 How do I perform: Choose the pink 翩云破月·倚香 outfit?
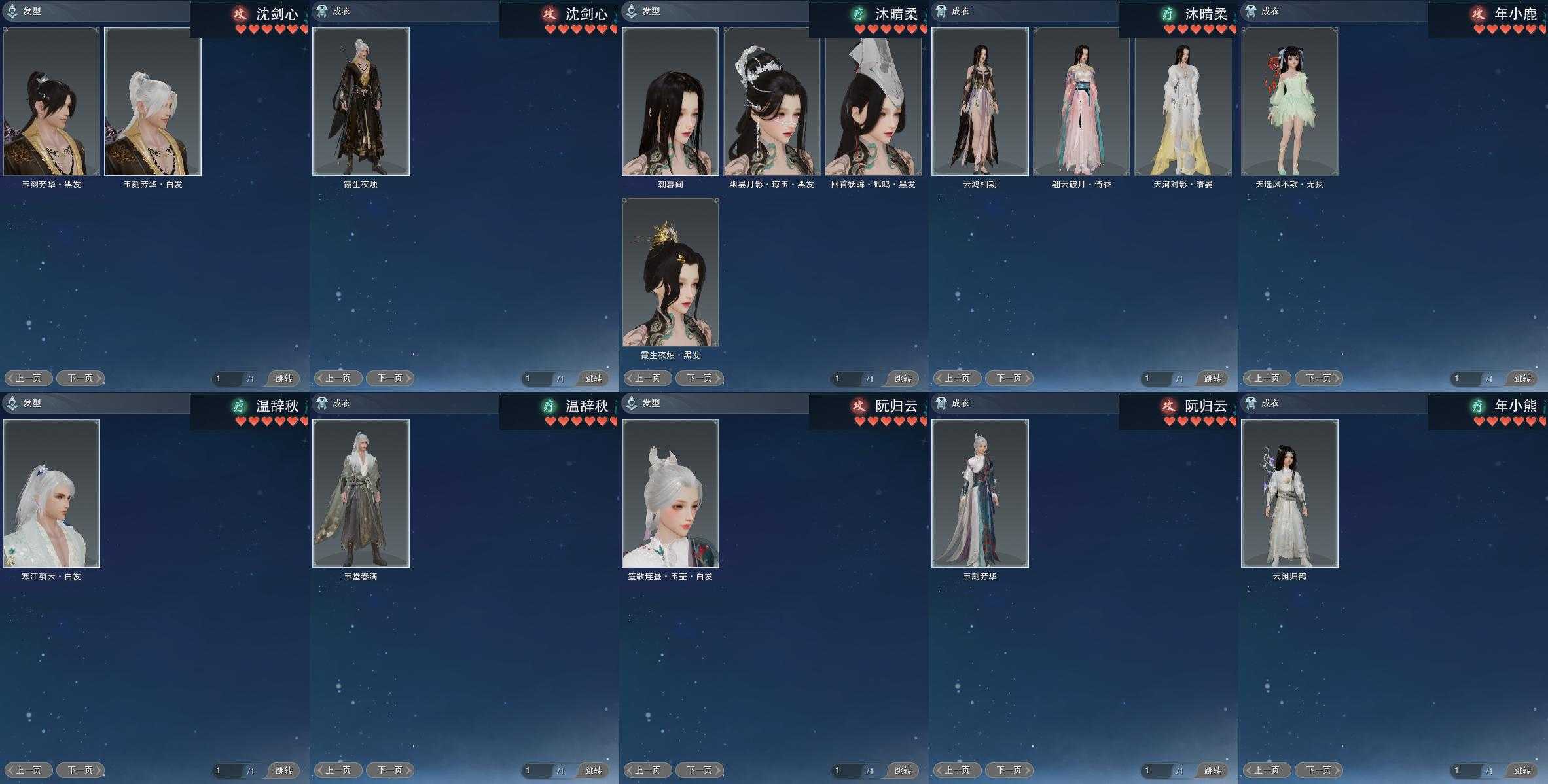1081,101
